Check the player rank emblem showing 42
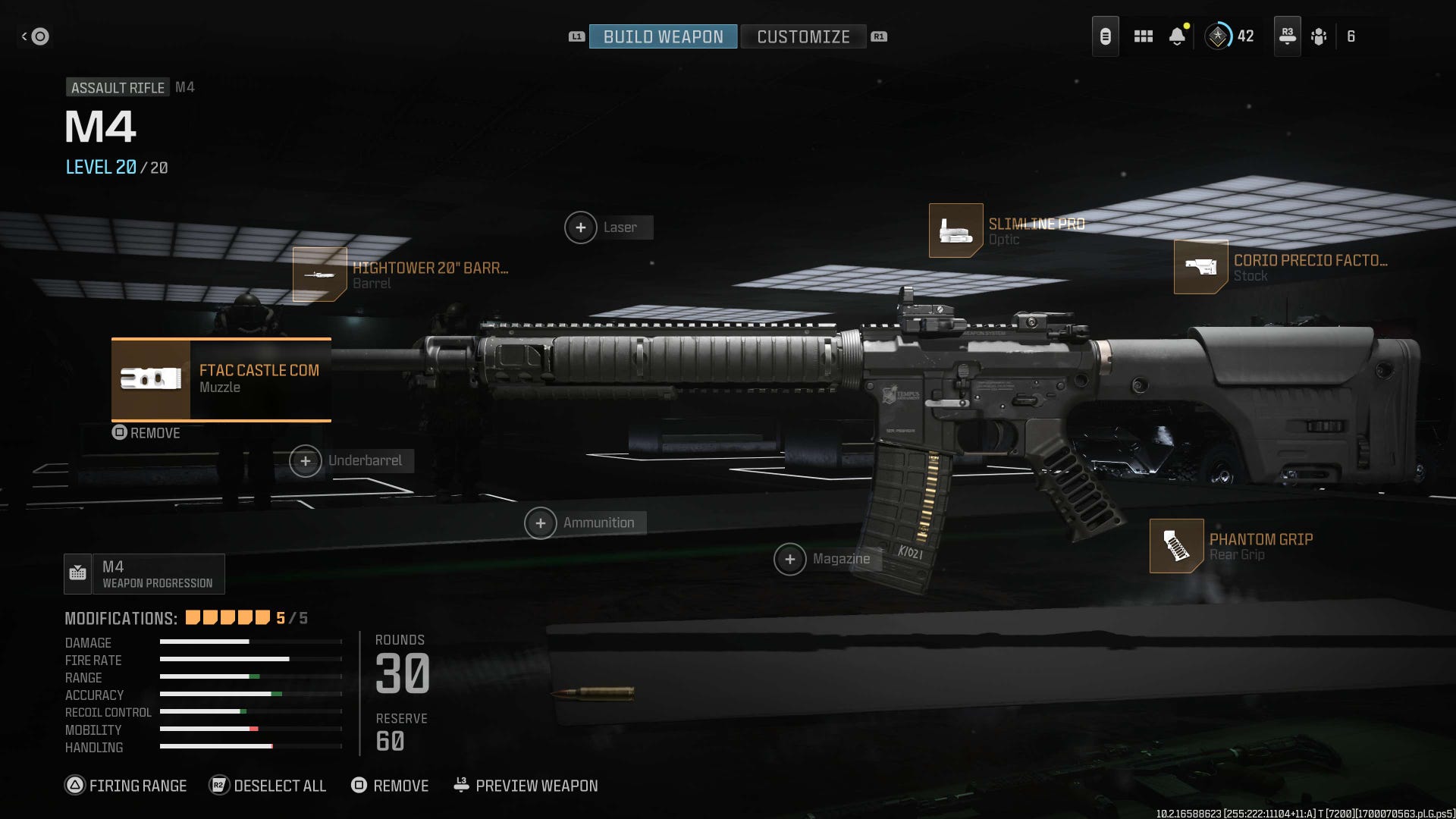The image size is (1456, 819). (x=1219, y=36)
